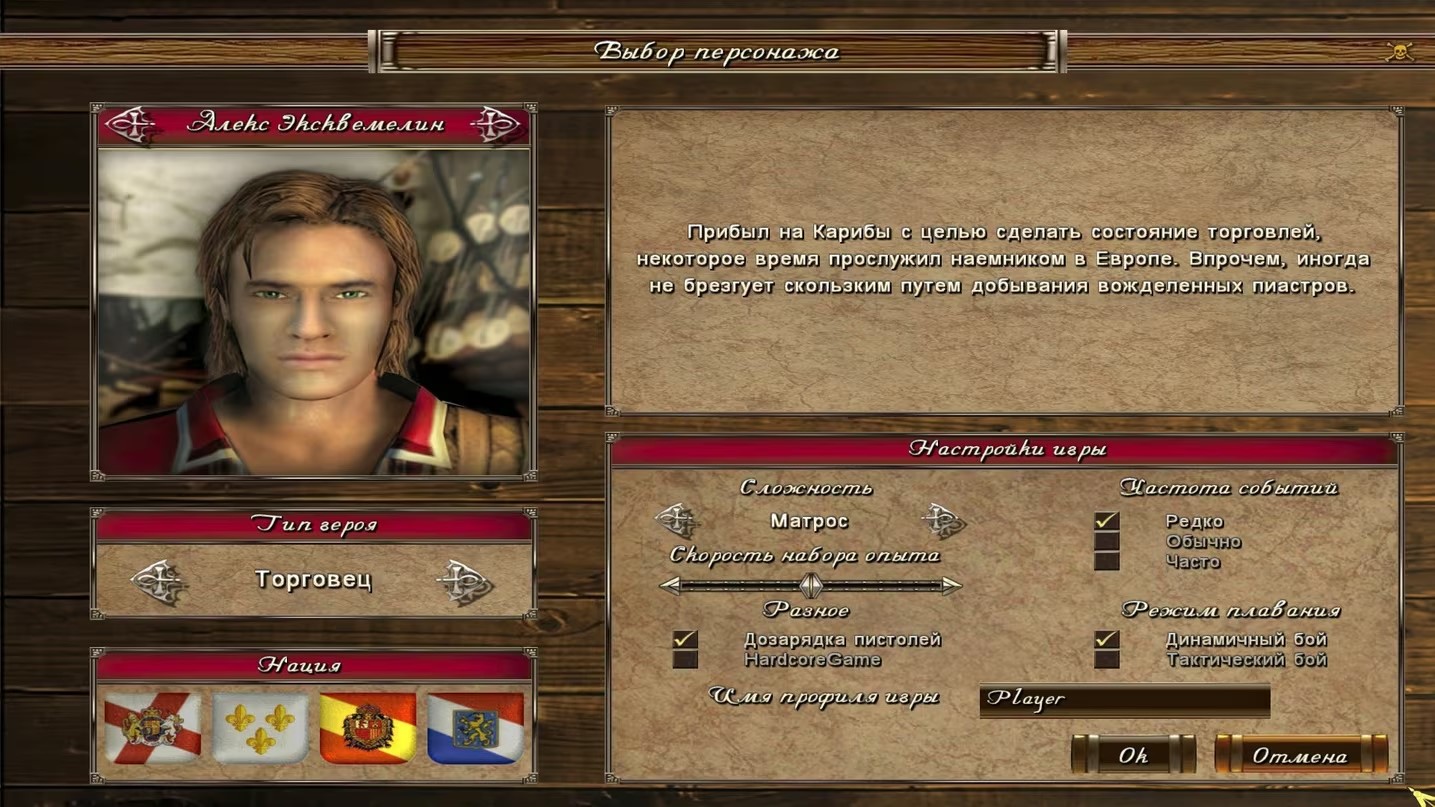1435x807 pixels.
Task: Switch to the next character portrait arrow
Action: (496, 125)
